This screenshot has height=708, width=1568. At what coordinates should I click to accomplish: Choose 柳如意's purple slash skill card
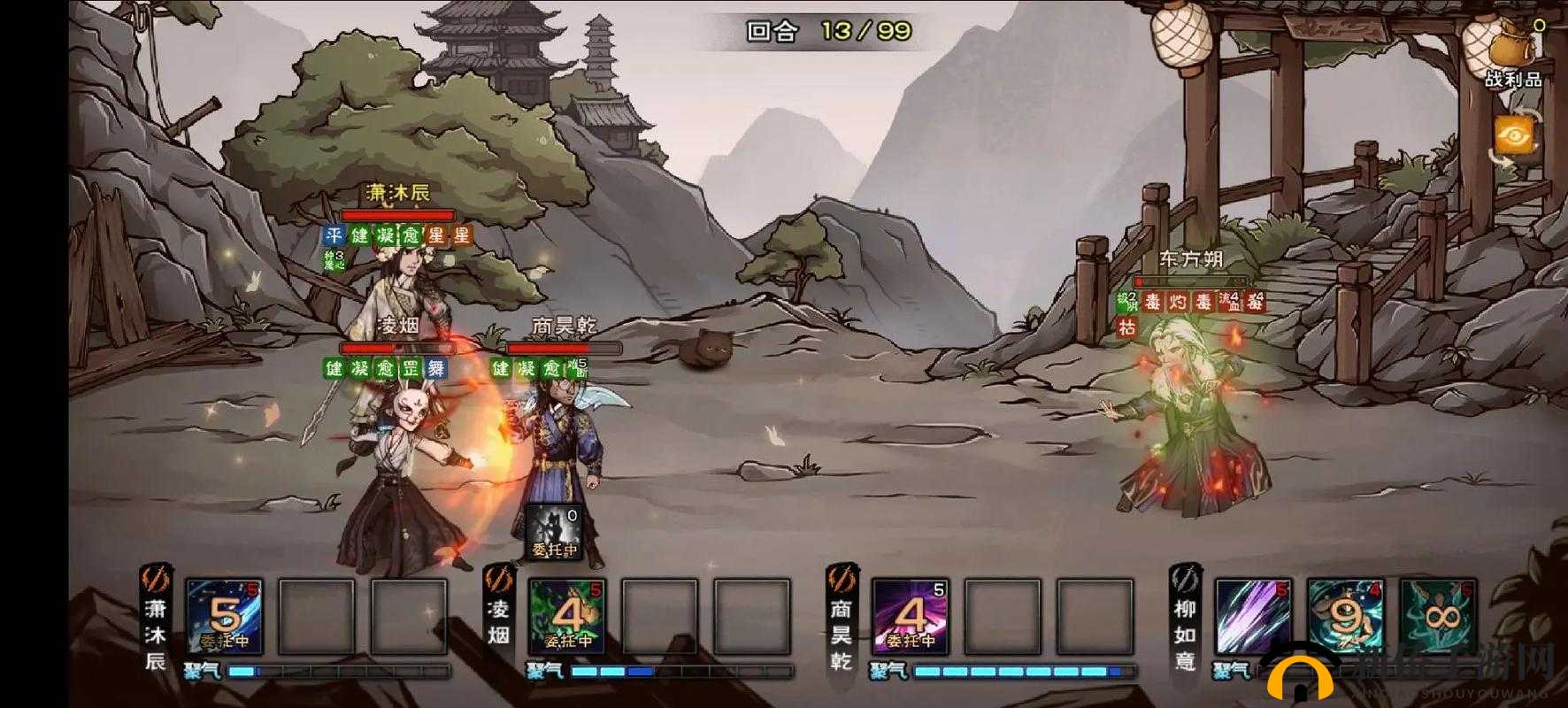[1254, 616]
